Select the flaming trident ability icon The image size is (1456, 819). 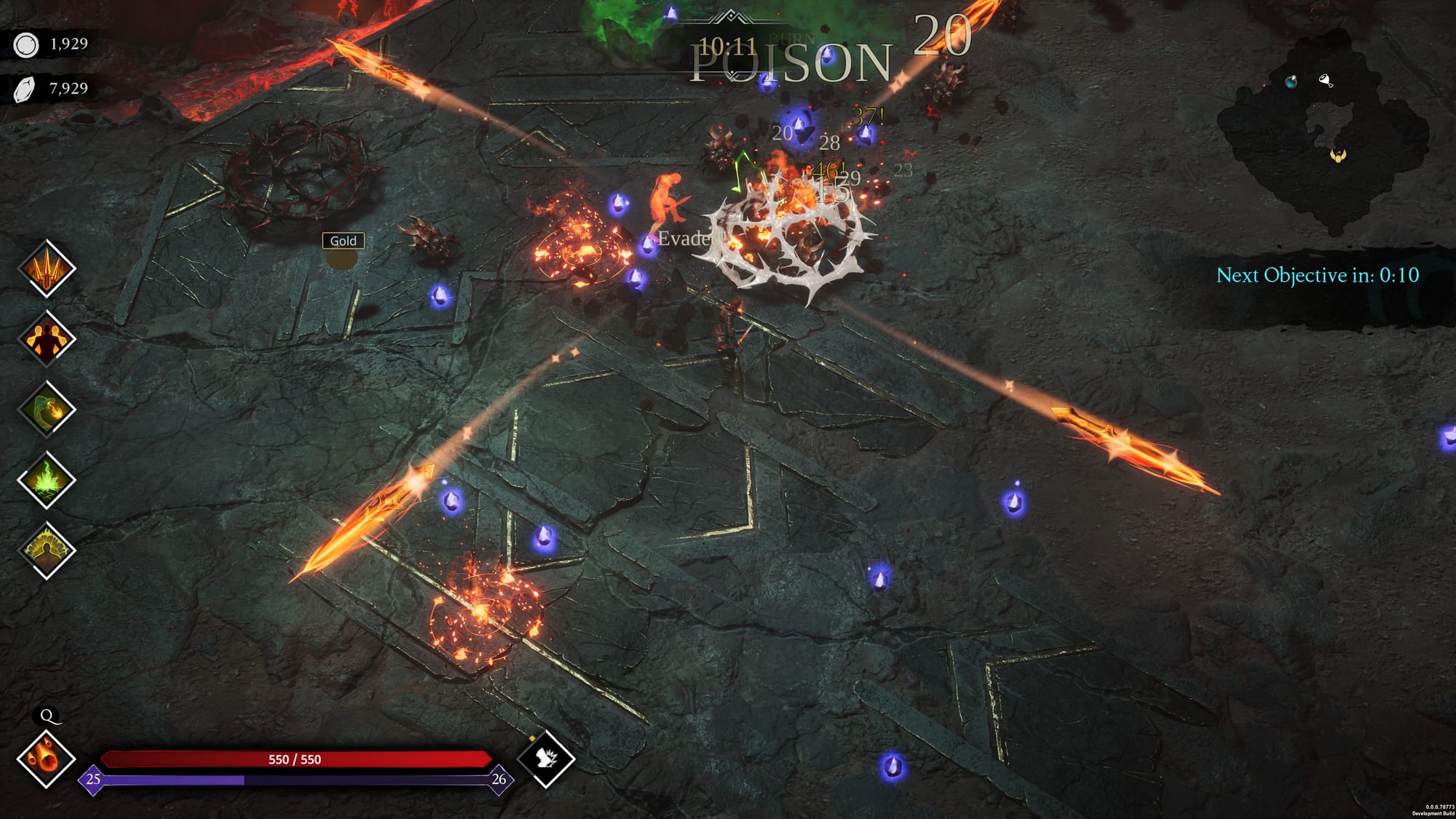47,269
